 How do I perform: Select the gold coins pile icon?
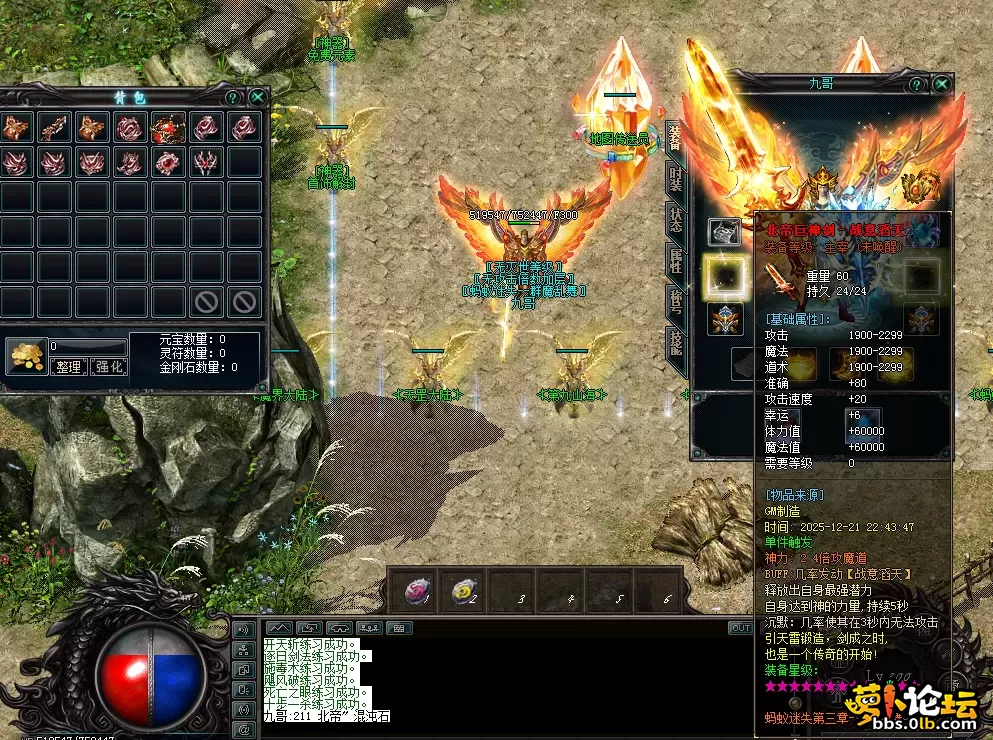24,356
